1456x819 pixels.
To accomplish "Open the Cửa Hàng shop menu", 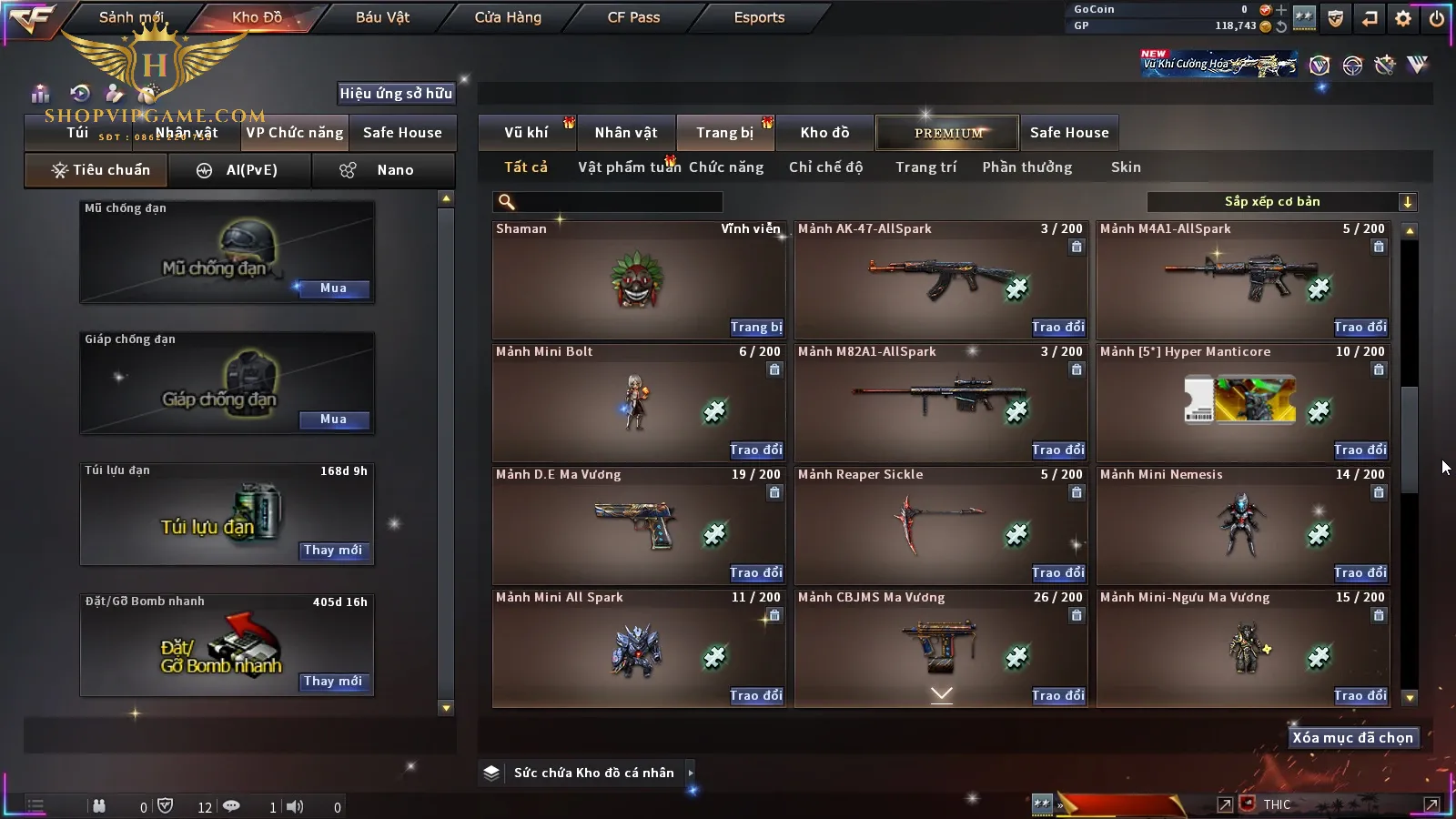I will click(x=508, y=17).
